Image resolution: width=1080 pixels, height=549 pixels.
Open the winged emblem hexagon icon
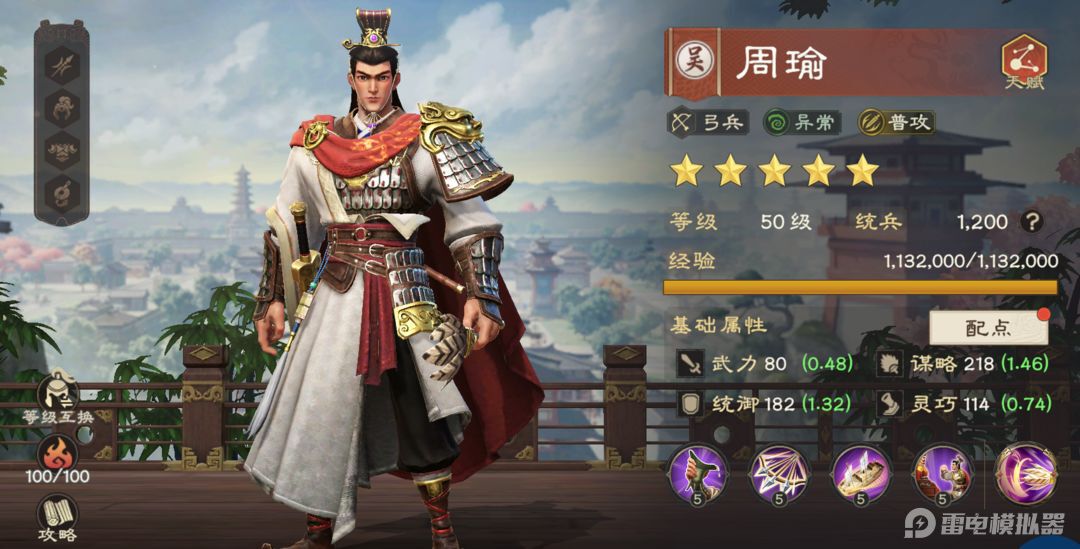click(x=62, y=148)
